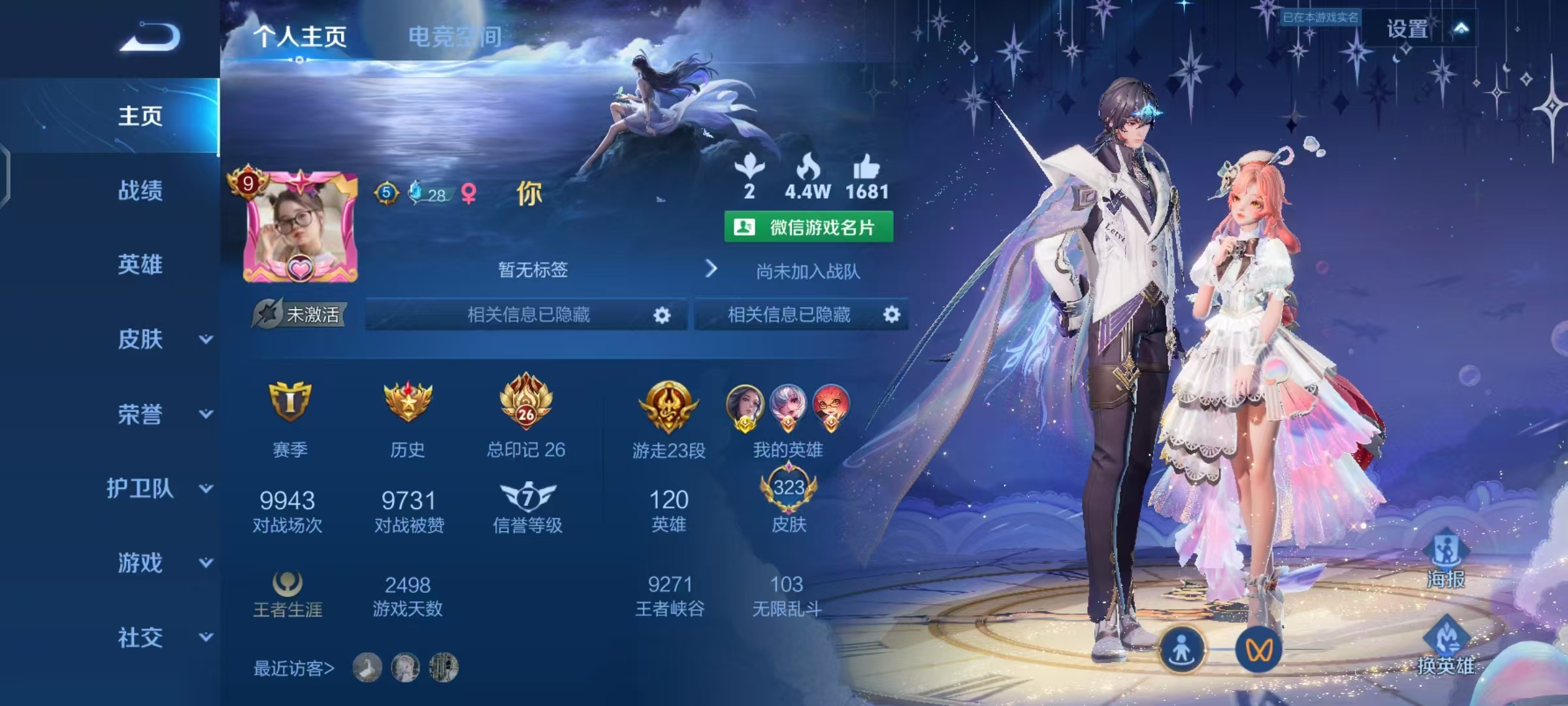Open the 暂无标签 tag row

(x=533, y=269)
